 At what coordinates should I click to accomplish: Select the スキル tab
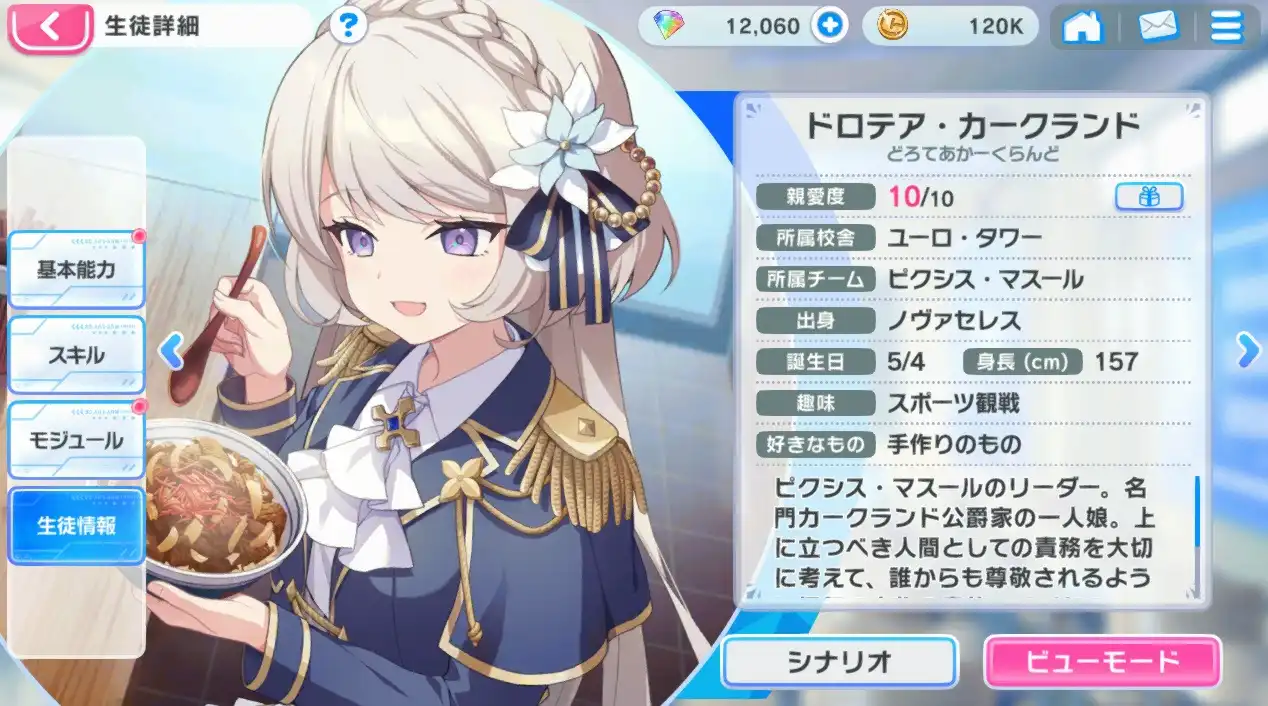(x=77, y=355)
